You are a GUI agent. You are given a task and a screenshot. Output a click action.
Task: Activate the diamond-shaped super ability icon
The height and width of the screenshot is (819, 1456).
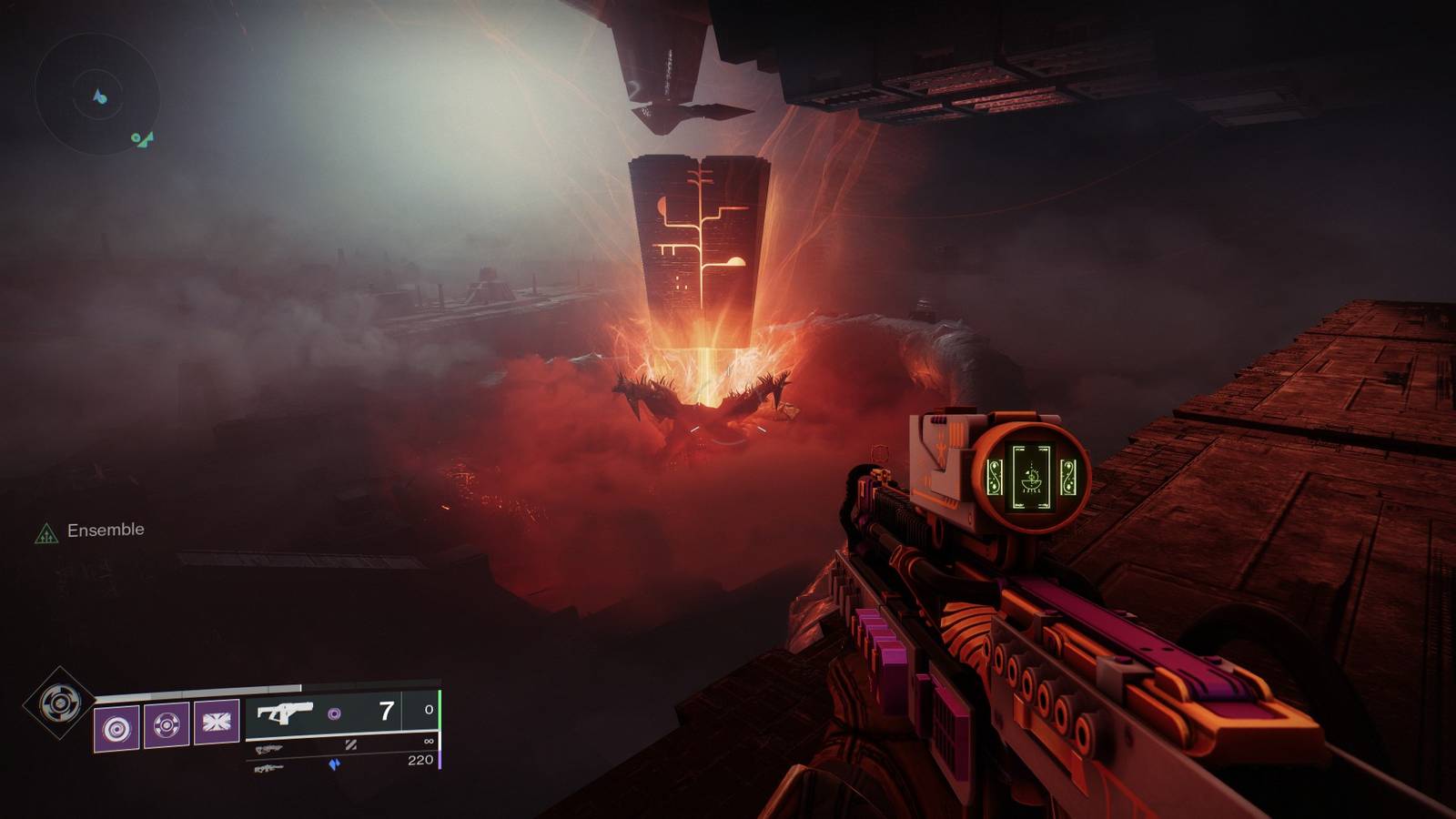point(59,703)
